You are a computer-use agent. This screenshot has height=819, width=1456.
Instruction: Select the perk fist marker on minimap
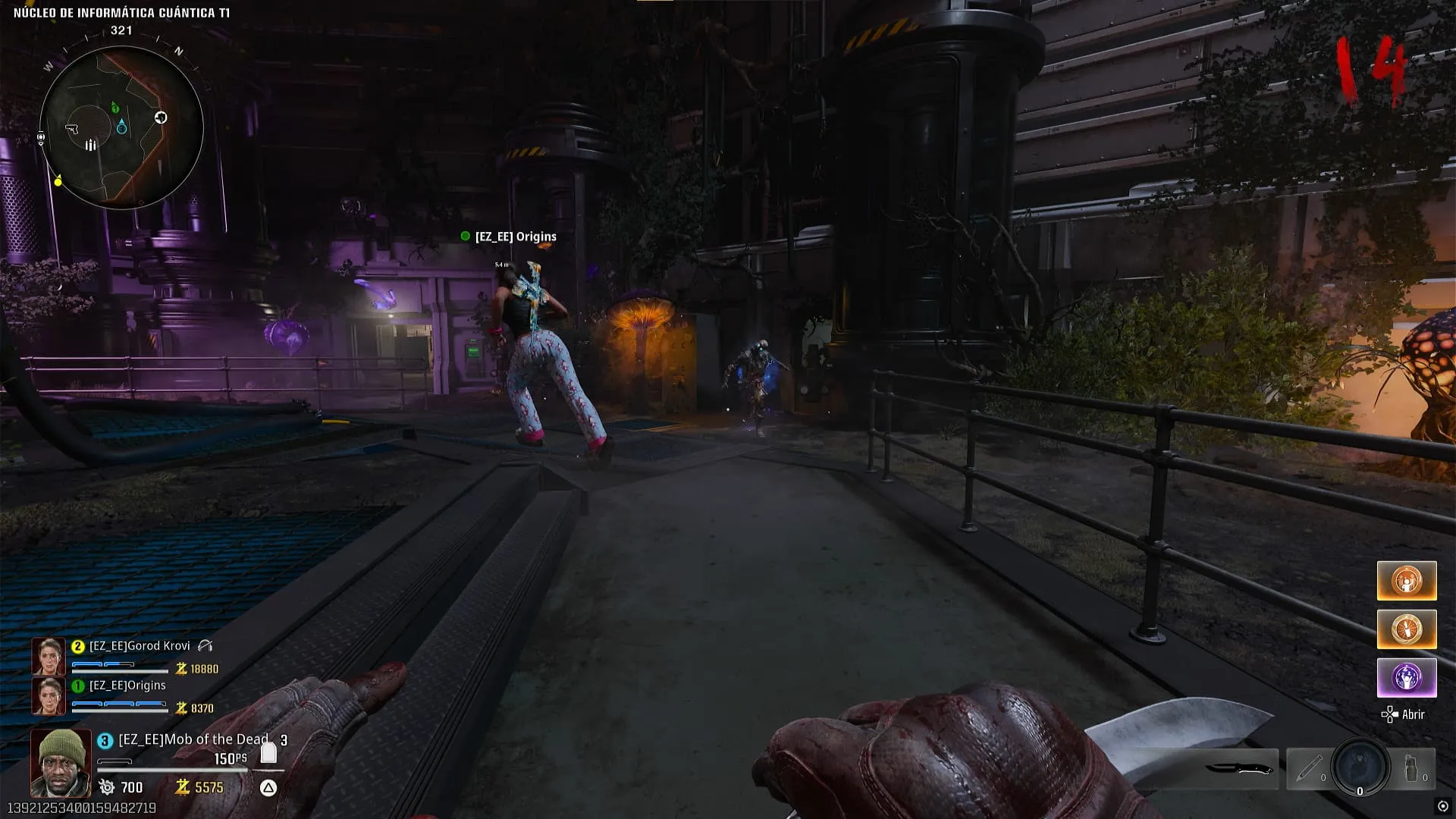point(161,118)
